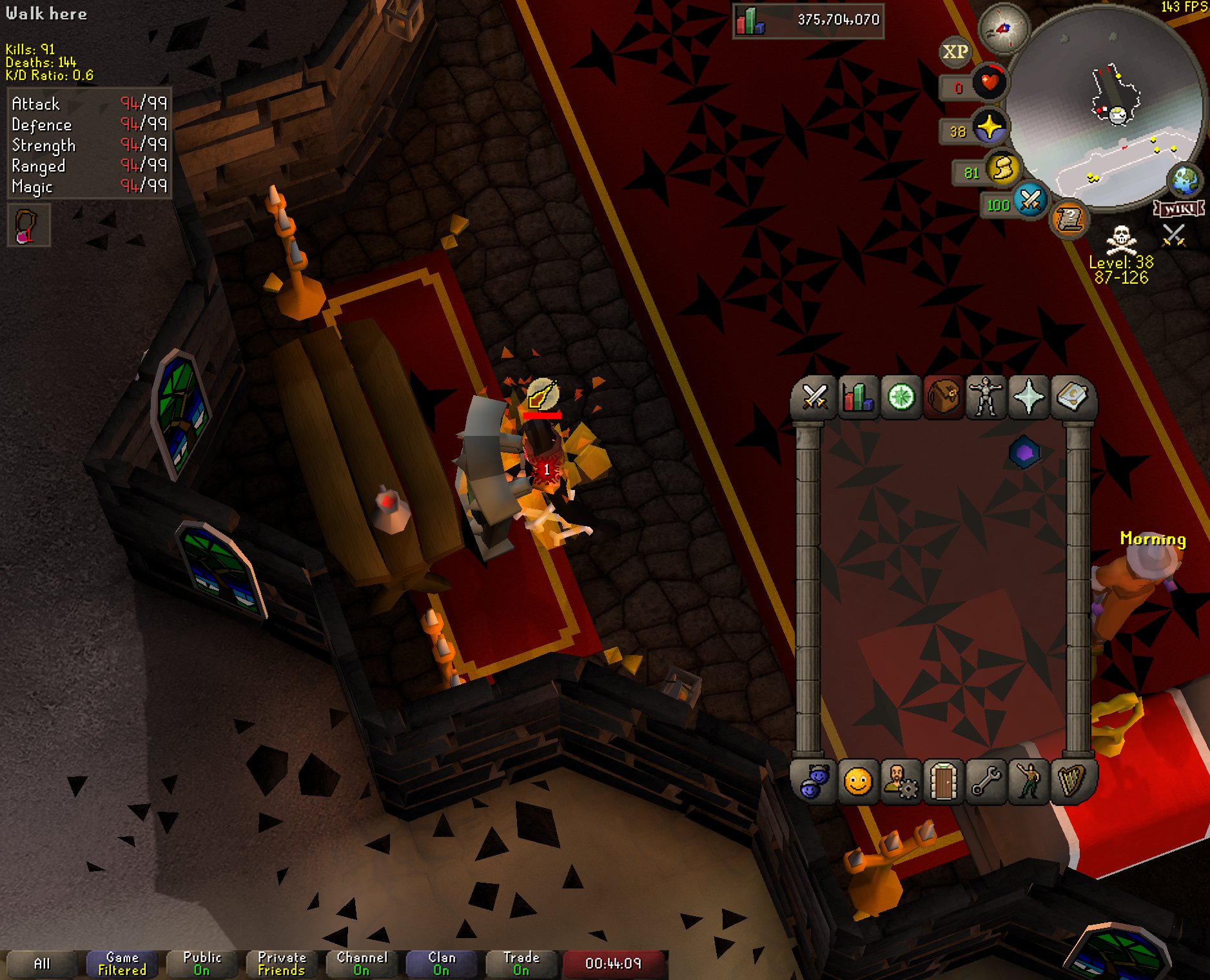This screenshot has width=1210, height=980.
Task: Switch to the Public chat tab
Action: click(x=202, y=963)
